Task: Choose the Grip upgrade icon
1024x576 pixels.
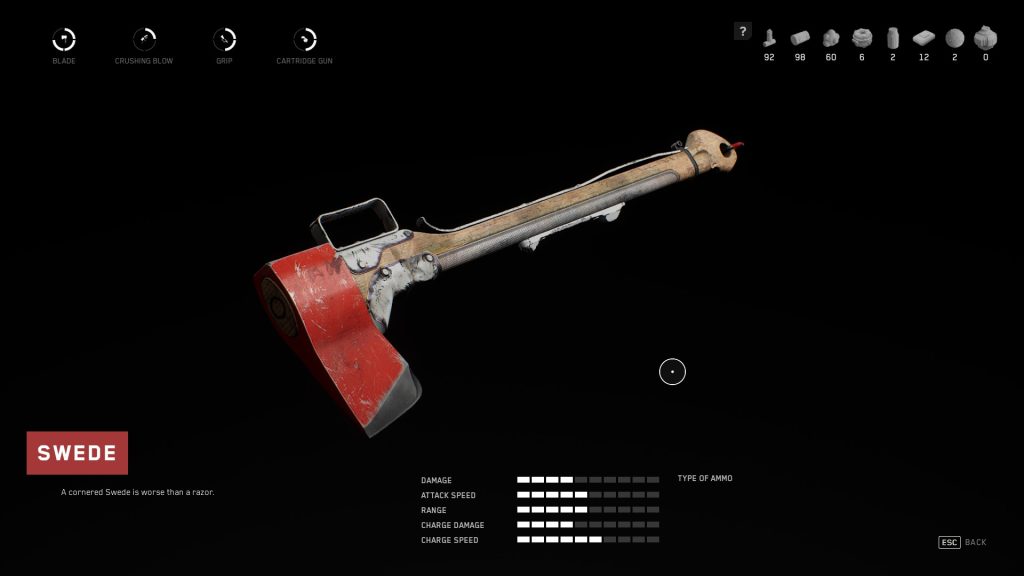Action: [x=224, y=40]
